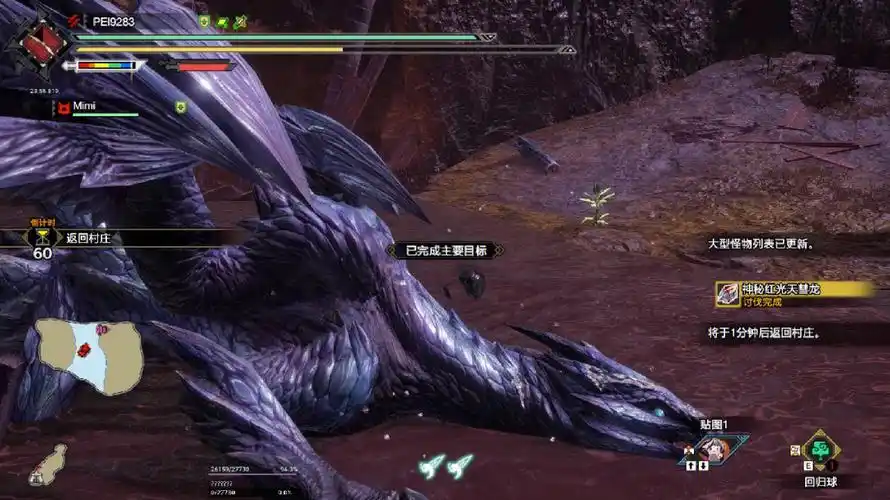890x500 pixels.
Task: Select the player name PEI9283
Action: [x=110, y=21]
